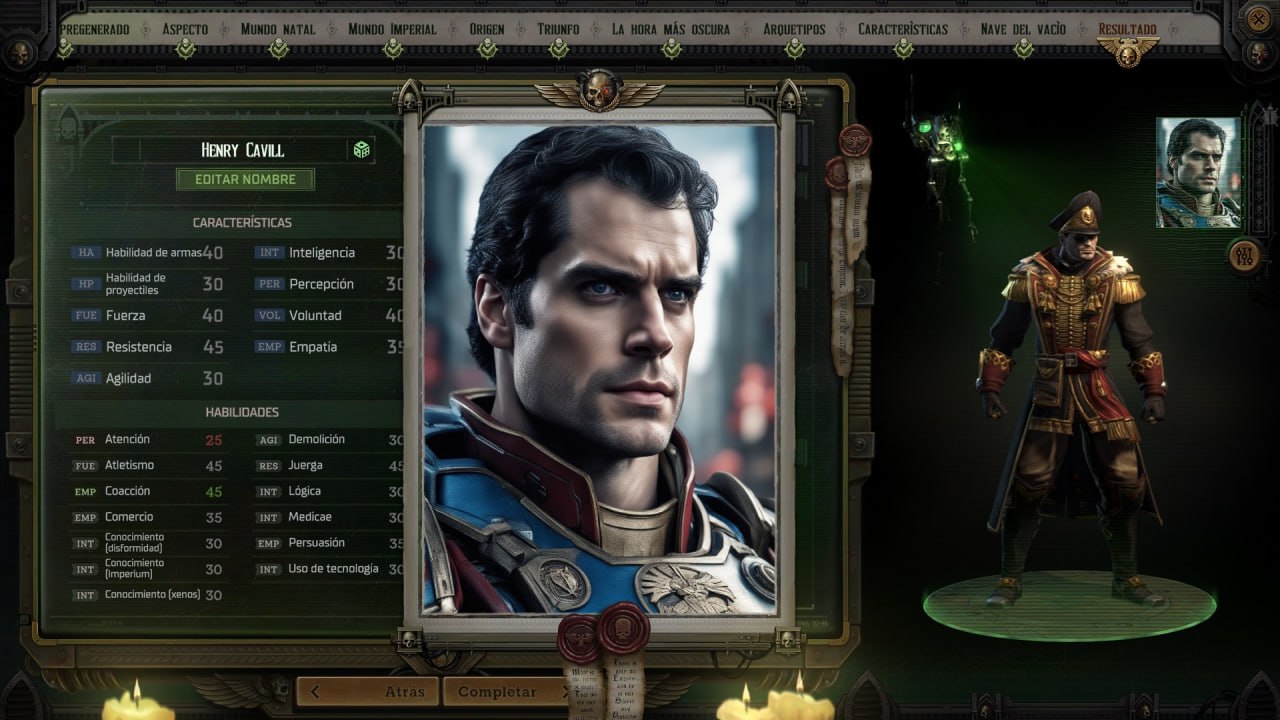Go back with the Atrás button
This screenshot has height=720, width=1280.
tap(370, 691)
